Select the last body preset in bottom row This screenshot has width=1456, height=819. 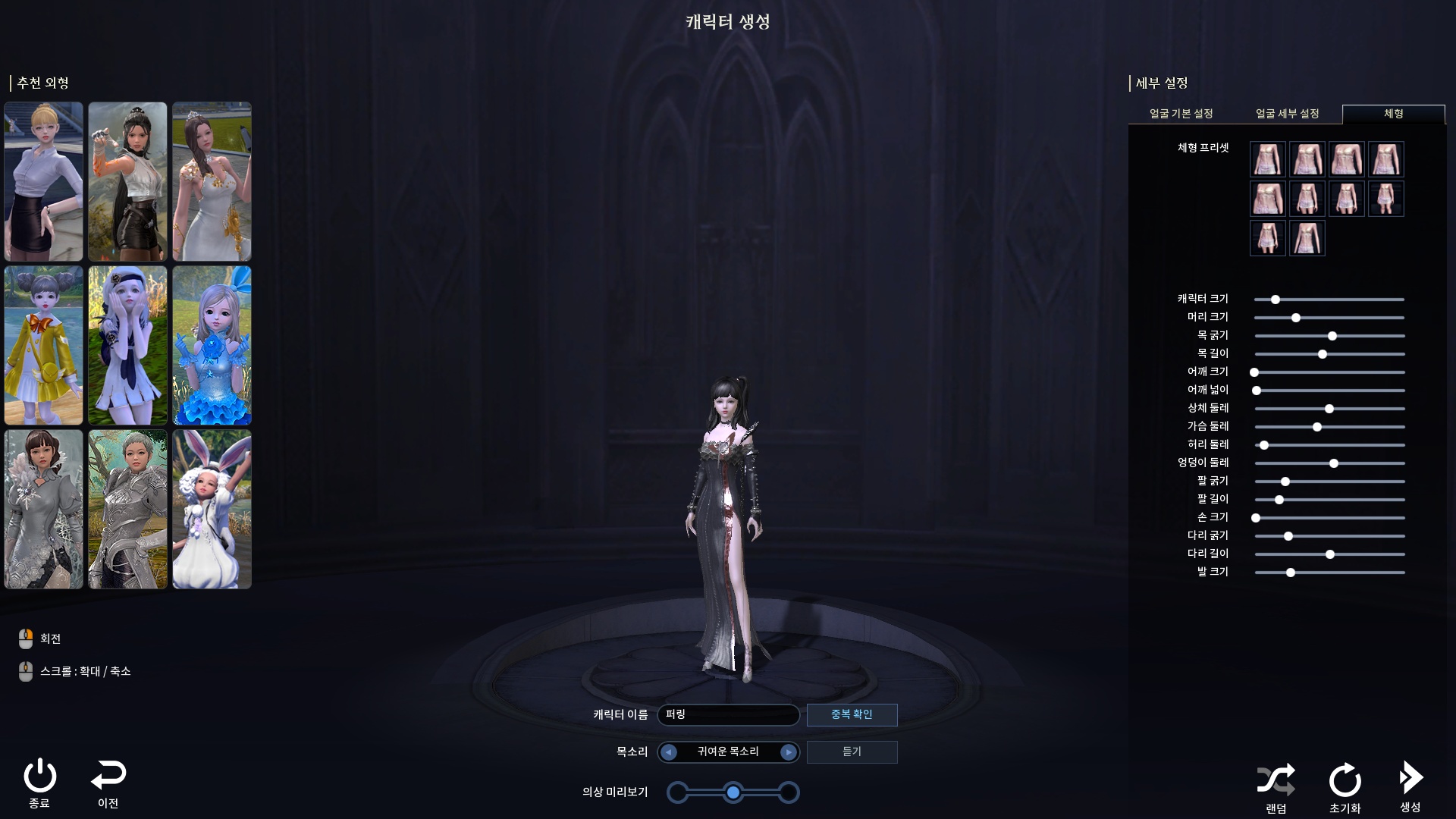click(1307, 238)
